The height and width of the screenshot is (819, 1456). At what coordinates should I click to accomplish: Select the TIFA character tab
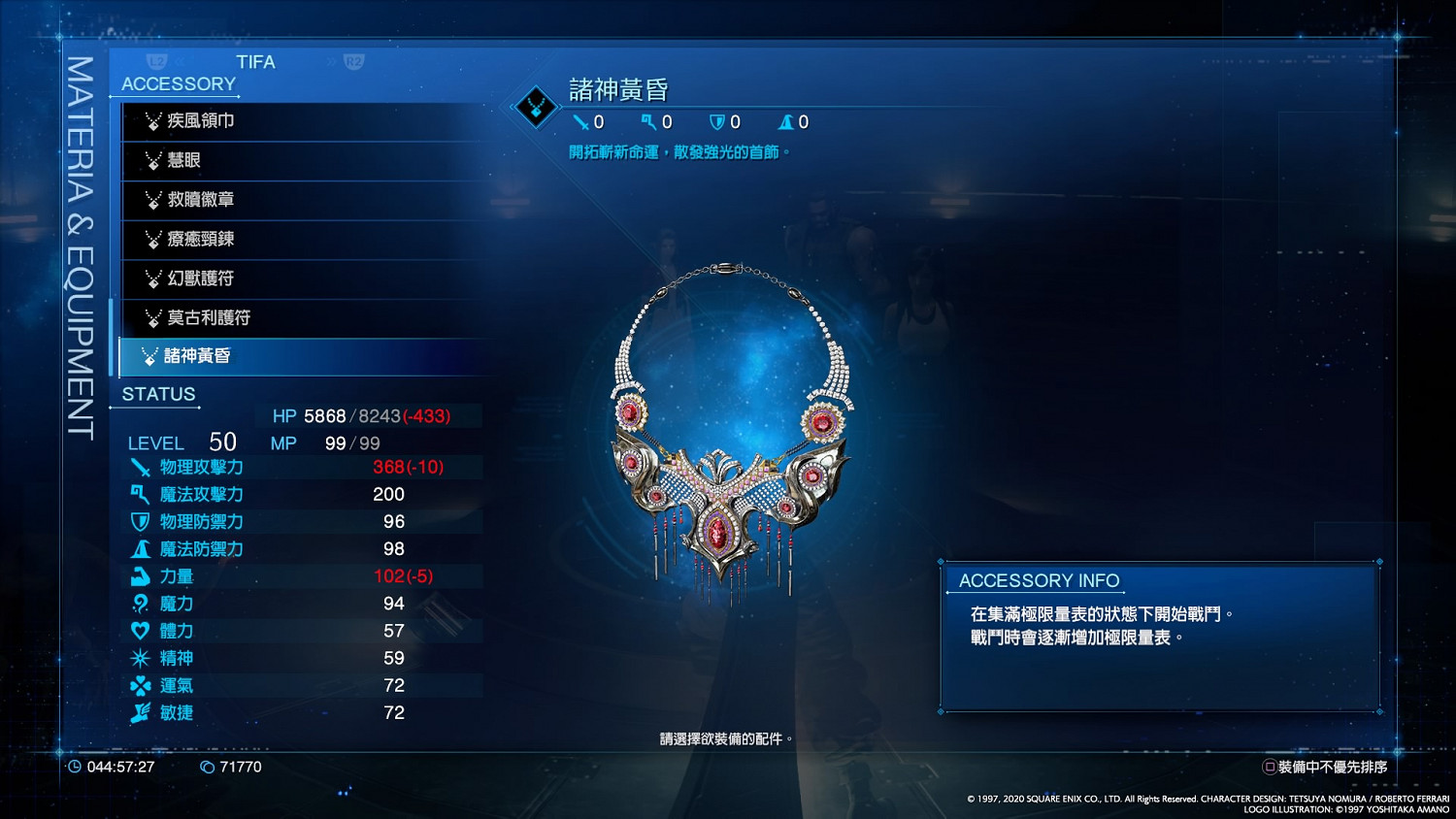(255, 61)
